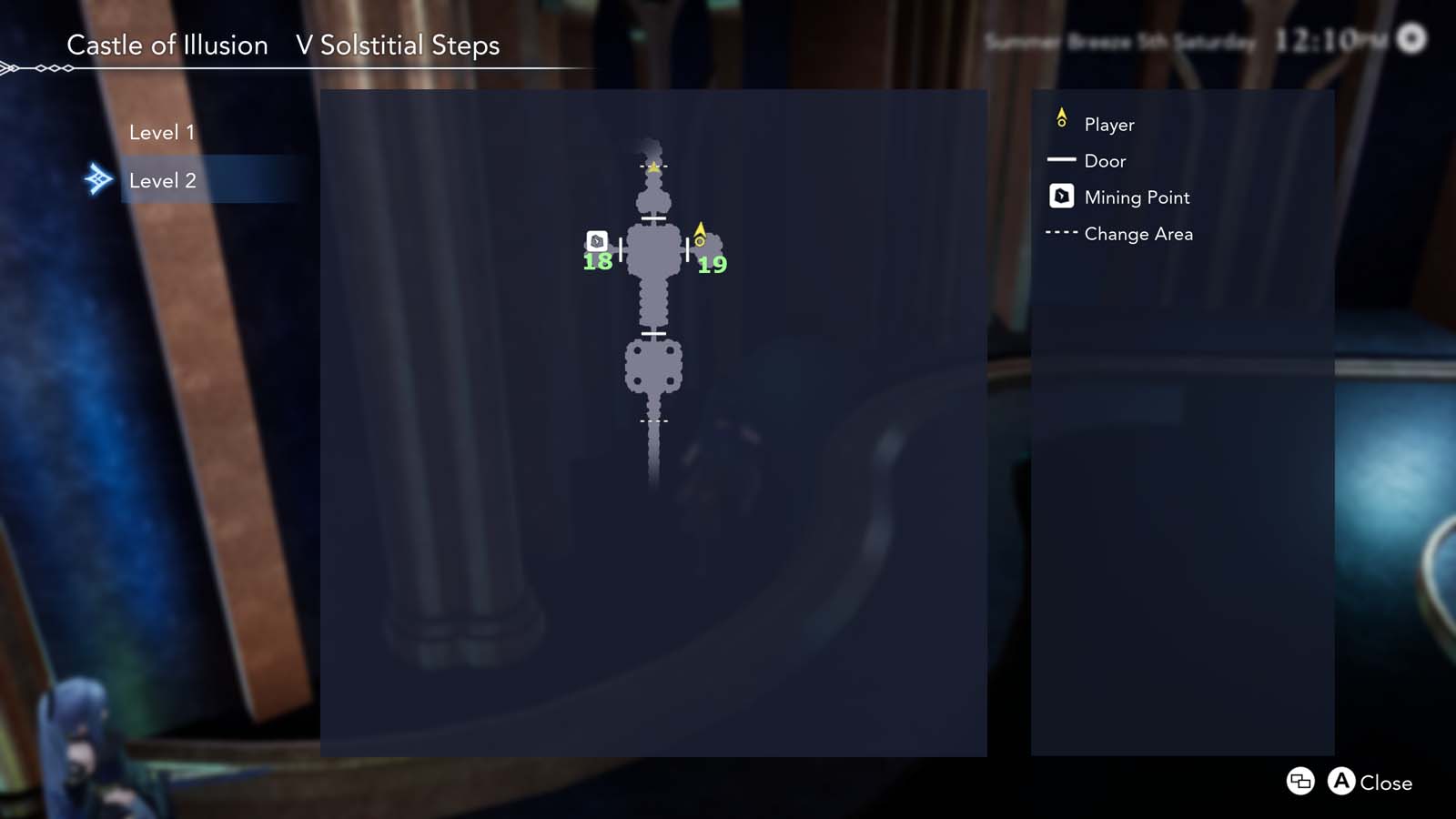The height and width of the screenshot is (819, 1456).
Task: Click the Door line icon in the legend
Action: coord(1060,161)
